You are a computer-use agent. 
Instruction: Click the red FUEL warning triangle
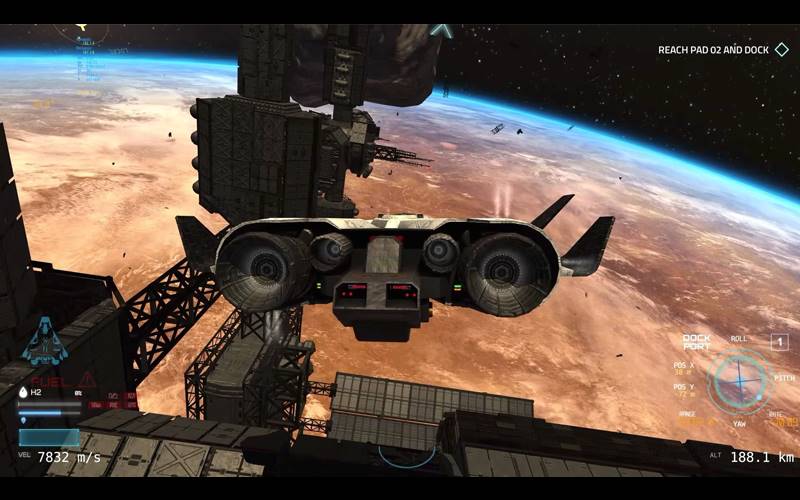point(88,379)
